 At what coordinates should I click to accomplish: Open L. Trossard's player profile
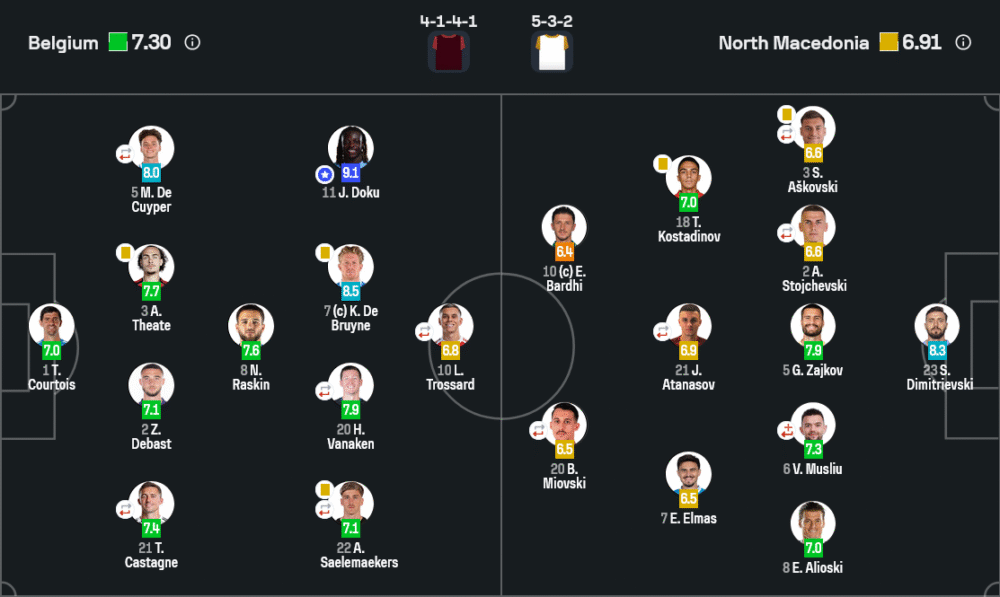click(451, 325)
